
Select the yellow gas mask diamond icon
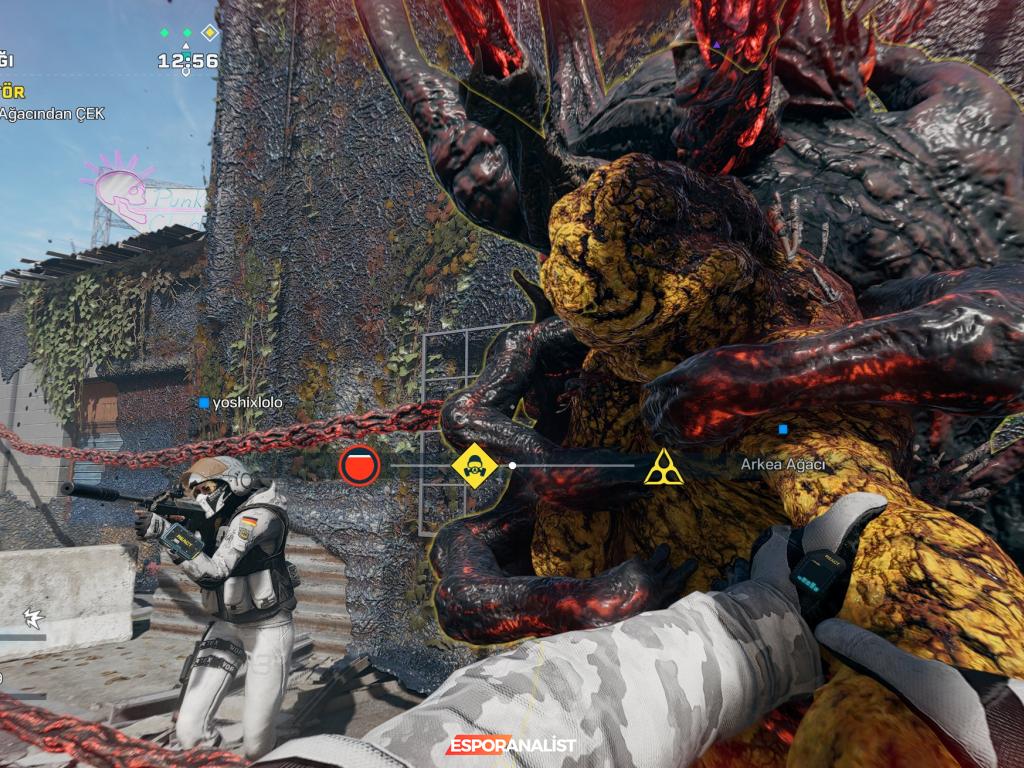(474, 466)
